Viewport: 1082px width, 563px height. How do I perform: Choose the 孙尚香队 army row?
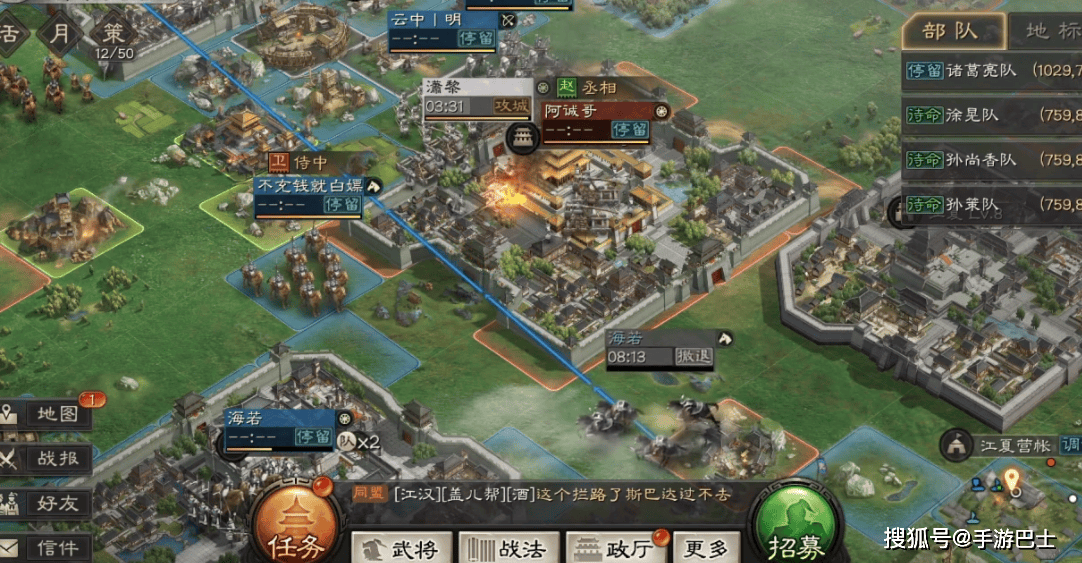(990, 160)
